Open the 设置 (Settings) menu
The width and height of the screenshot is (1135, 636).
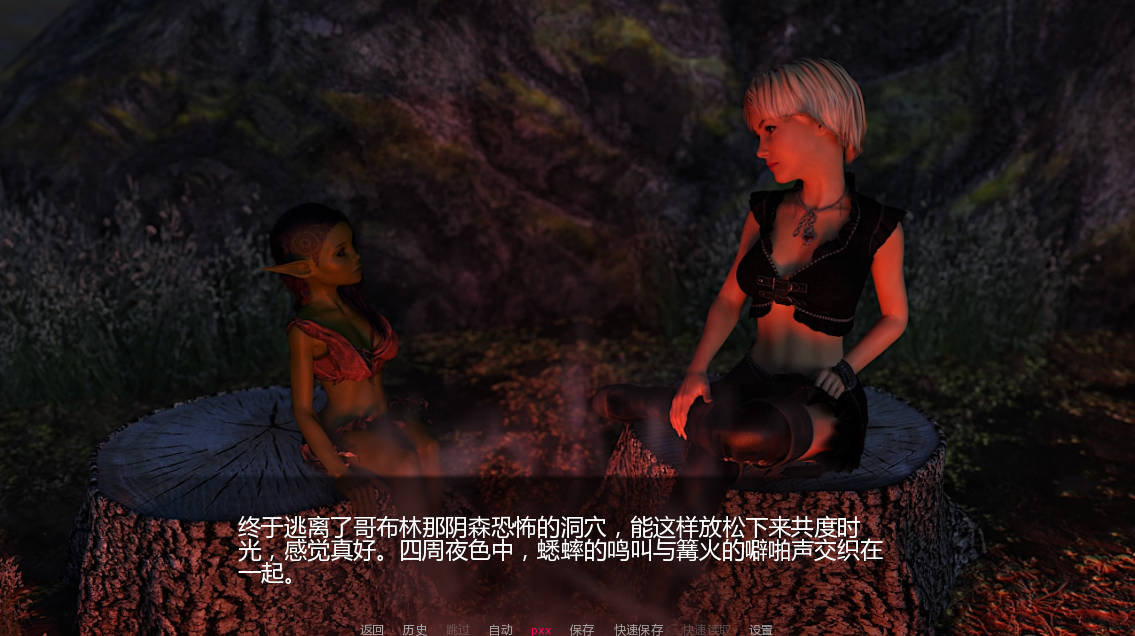pos(761,630)
